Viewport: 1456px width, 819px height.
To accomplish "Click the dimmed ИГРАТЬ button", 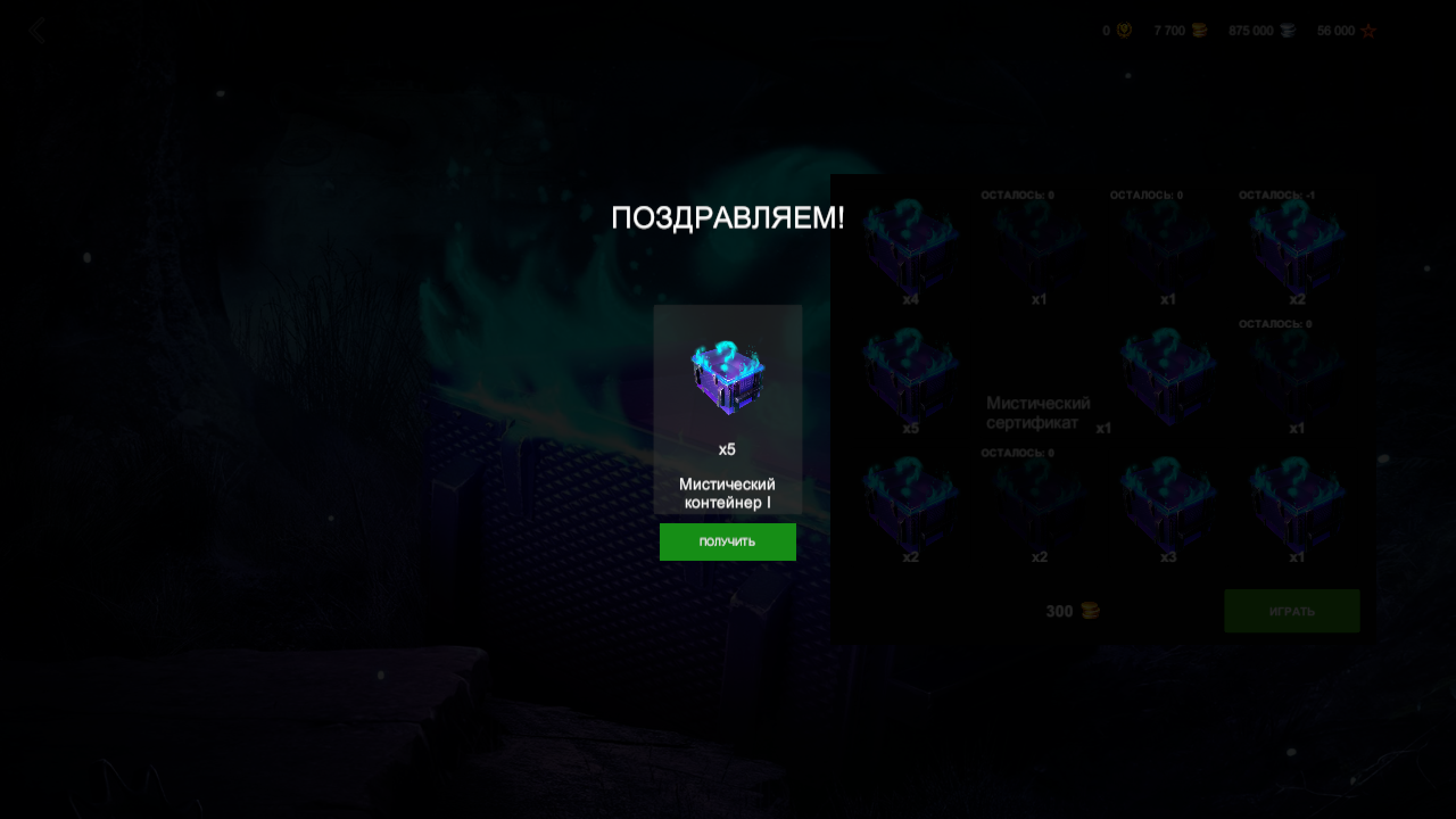I will tap(1292, 611).
